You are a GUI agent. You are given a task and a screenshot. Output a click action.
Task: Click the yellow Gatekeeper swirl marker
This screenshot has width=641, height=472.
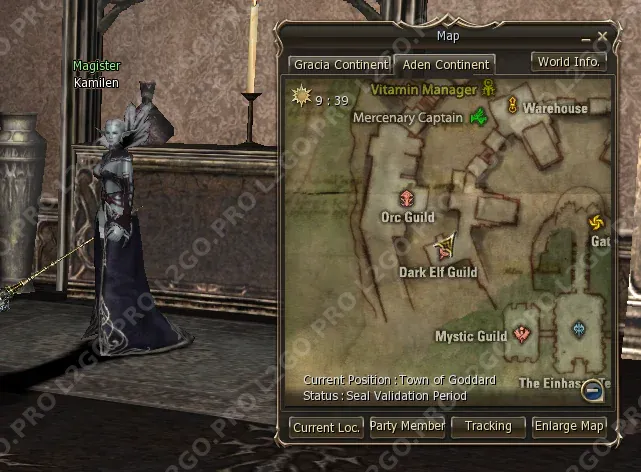click(x=597, y=222)
